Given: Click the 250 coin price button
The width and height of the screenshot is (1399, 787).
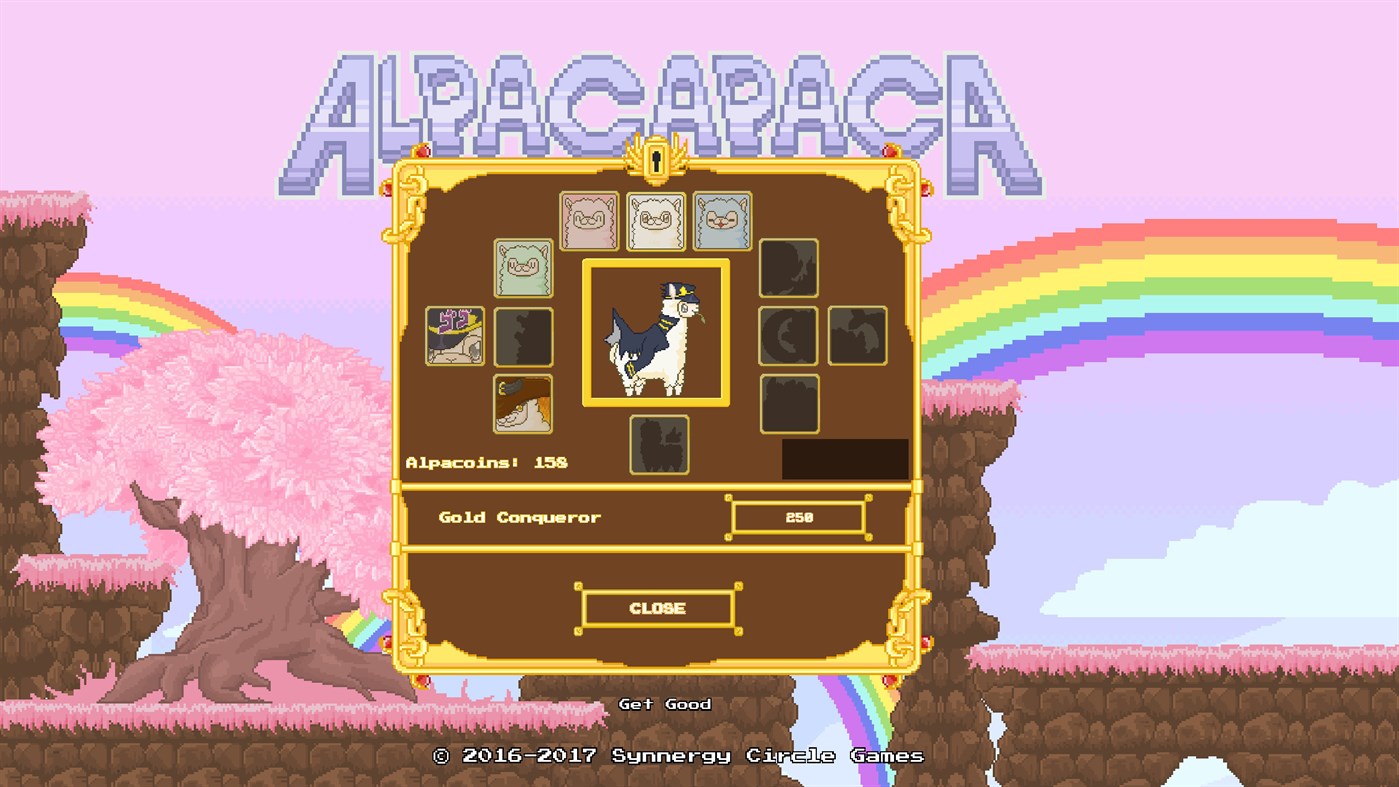Looking at the screenshot, I should tap(798, 517).
